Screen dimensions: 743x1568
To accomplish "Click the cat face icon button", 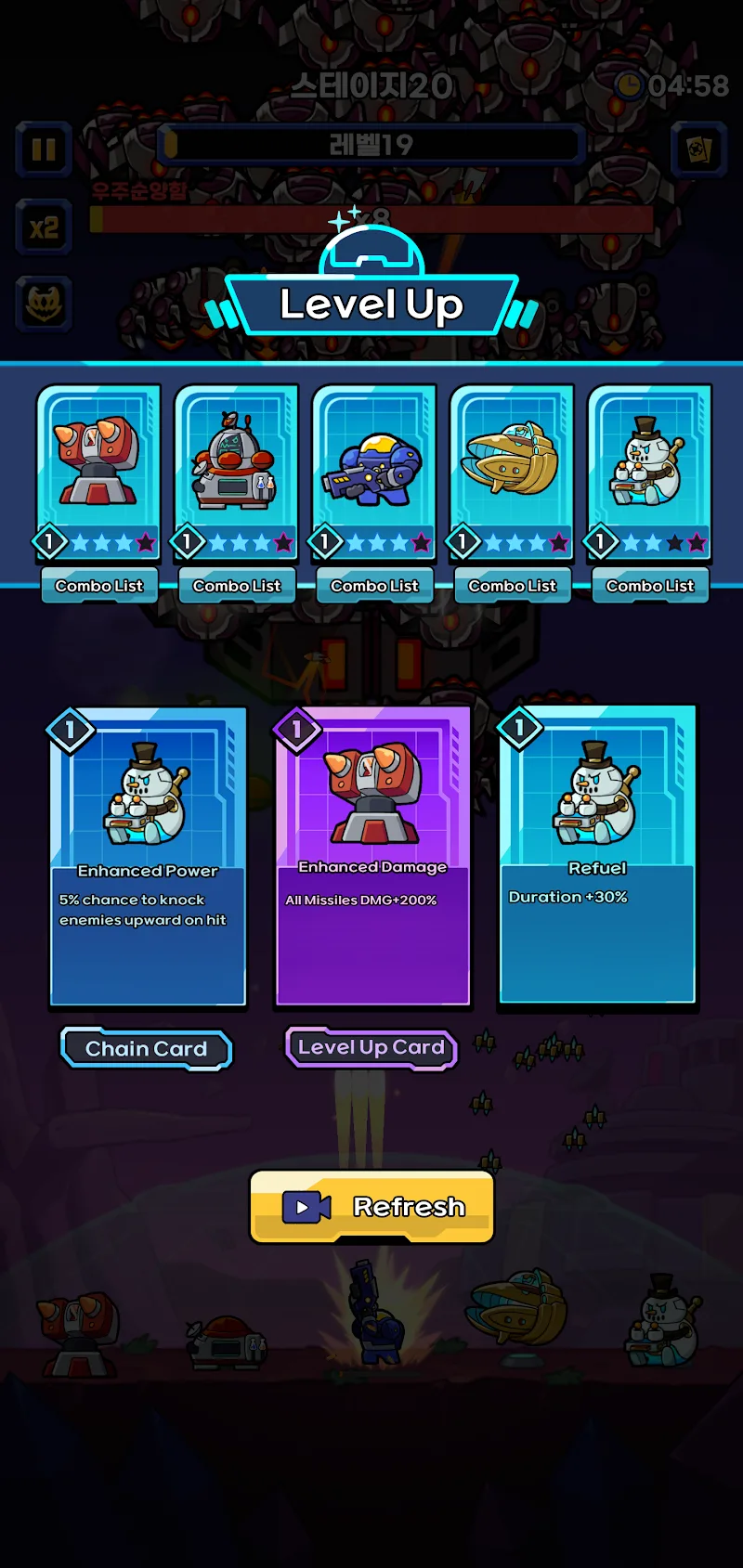I will pyautogui.click(x=44, y=304).
